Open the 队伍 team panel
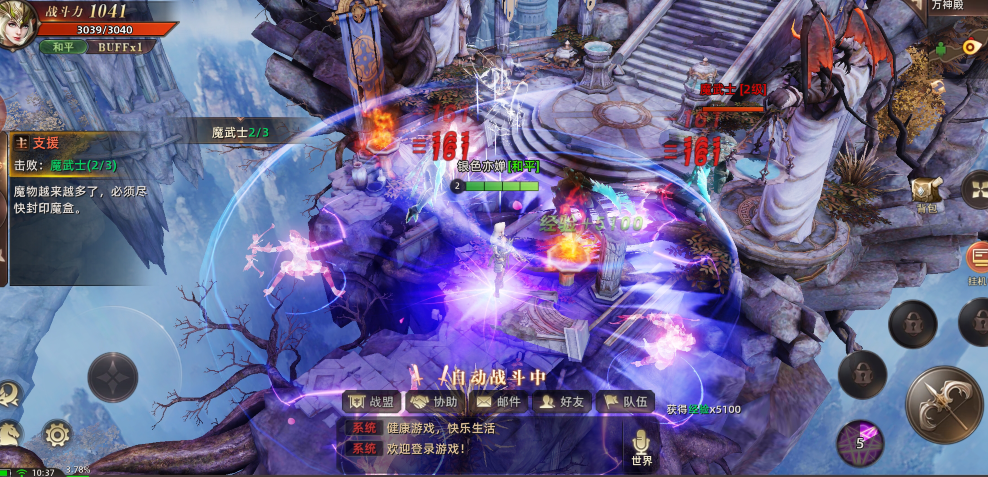Viewport: 988px width, 477px height. pyautogui.click(x=625, y=402)
